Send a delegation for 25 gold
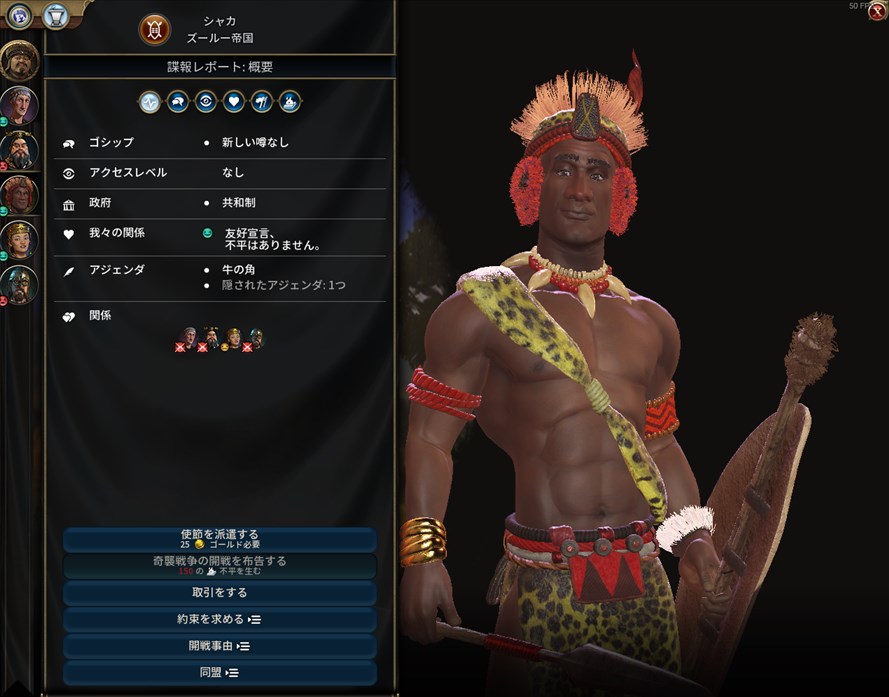This screenshot has width=889, height=697. point(220,540)
